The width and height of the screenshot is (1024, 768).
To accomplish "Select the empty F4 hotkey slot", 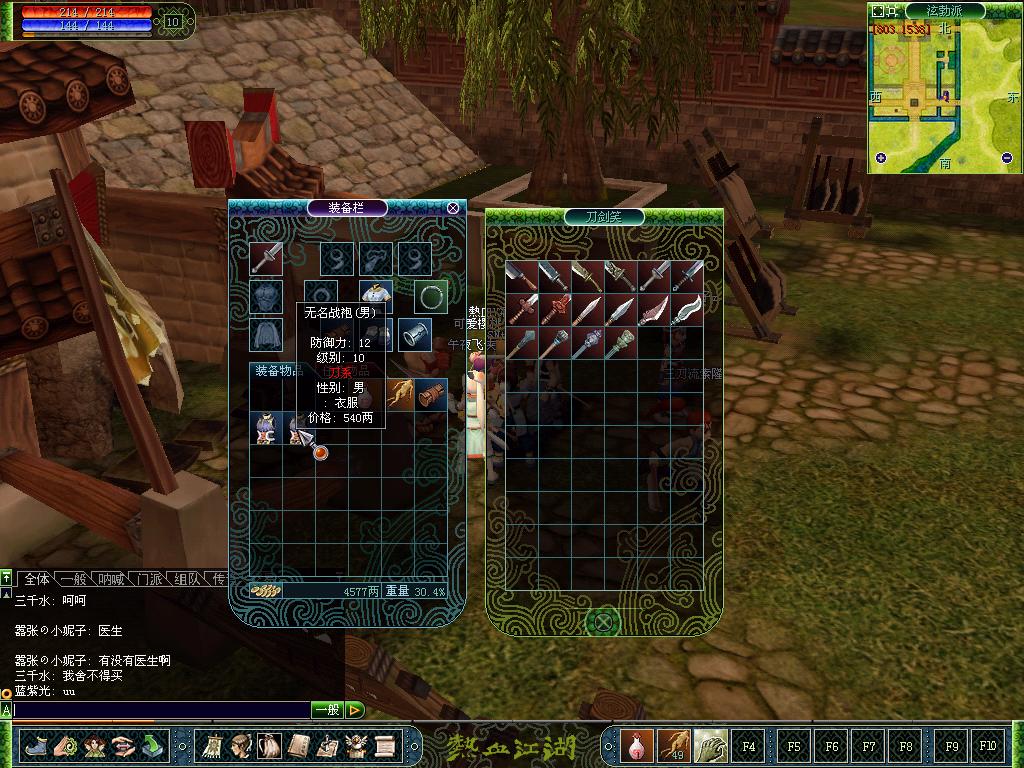I will 748,745.
